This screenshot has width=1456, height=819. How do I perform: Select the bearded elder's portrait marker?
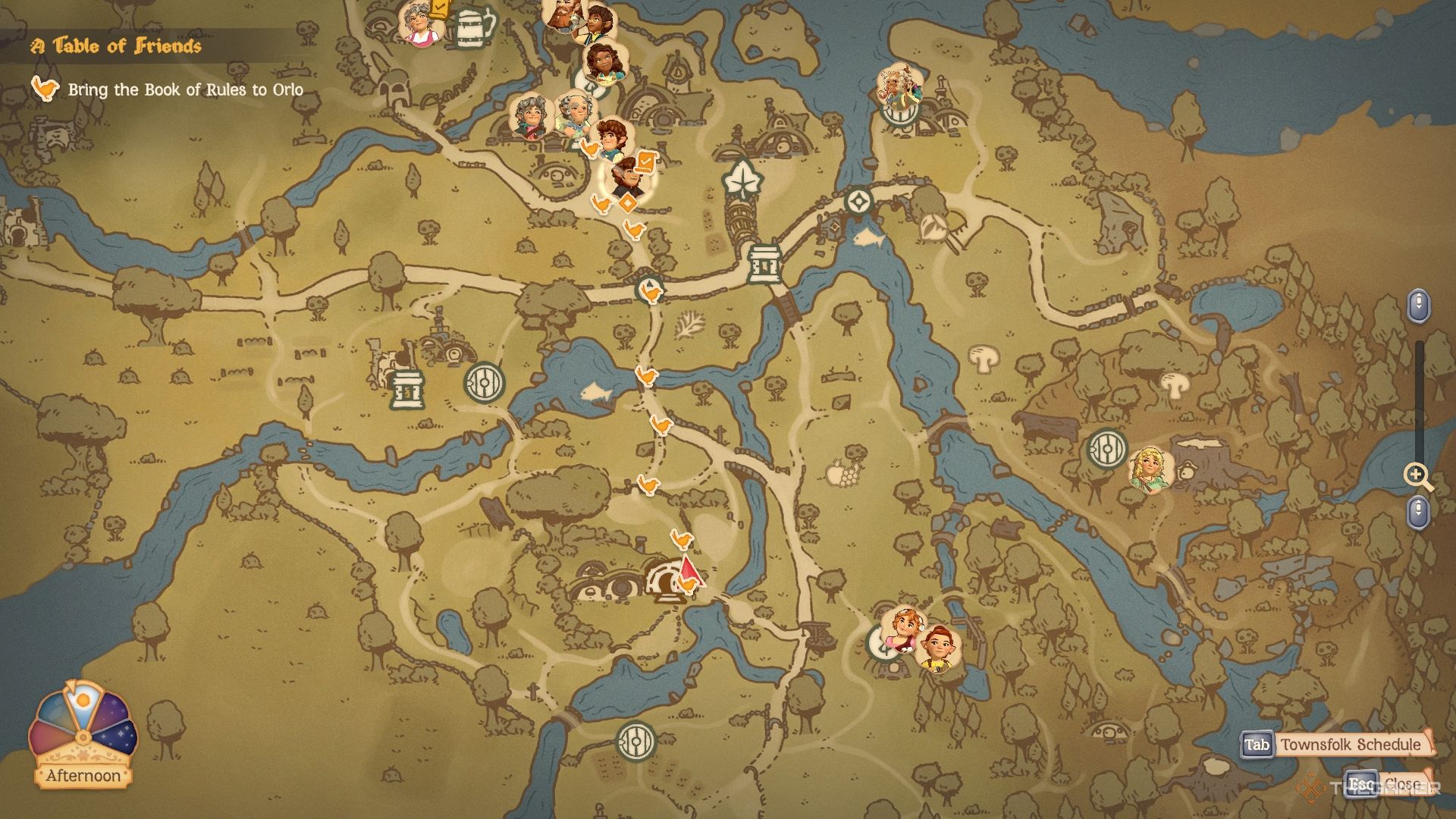tap(899, 86)
